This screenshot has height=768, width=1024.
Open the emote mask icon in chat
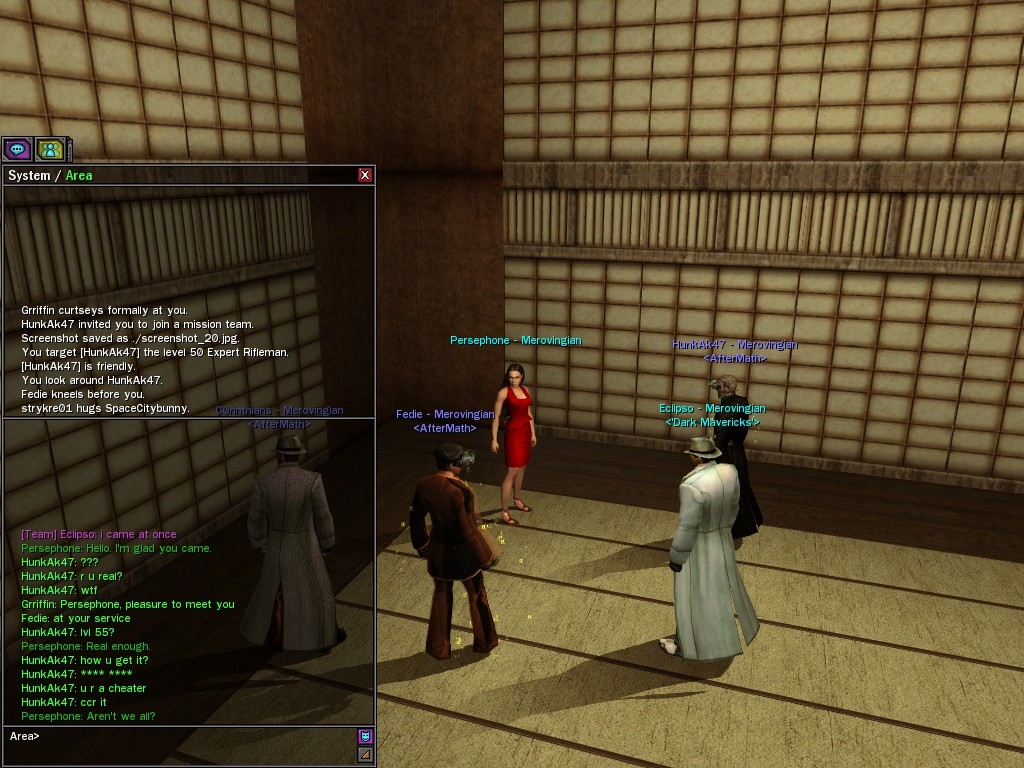point(365,736)
